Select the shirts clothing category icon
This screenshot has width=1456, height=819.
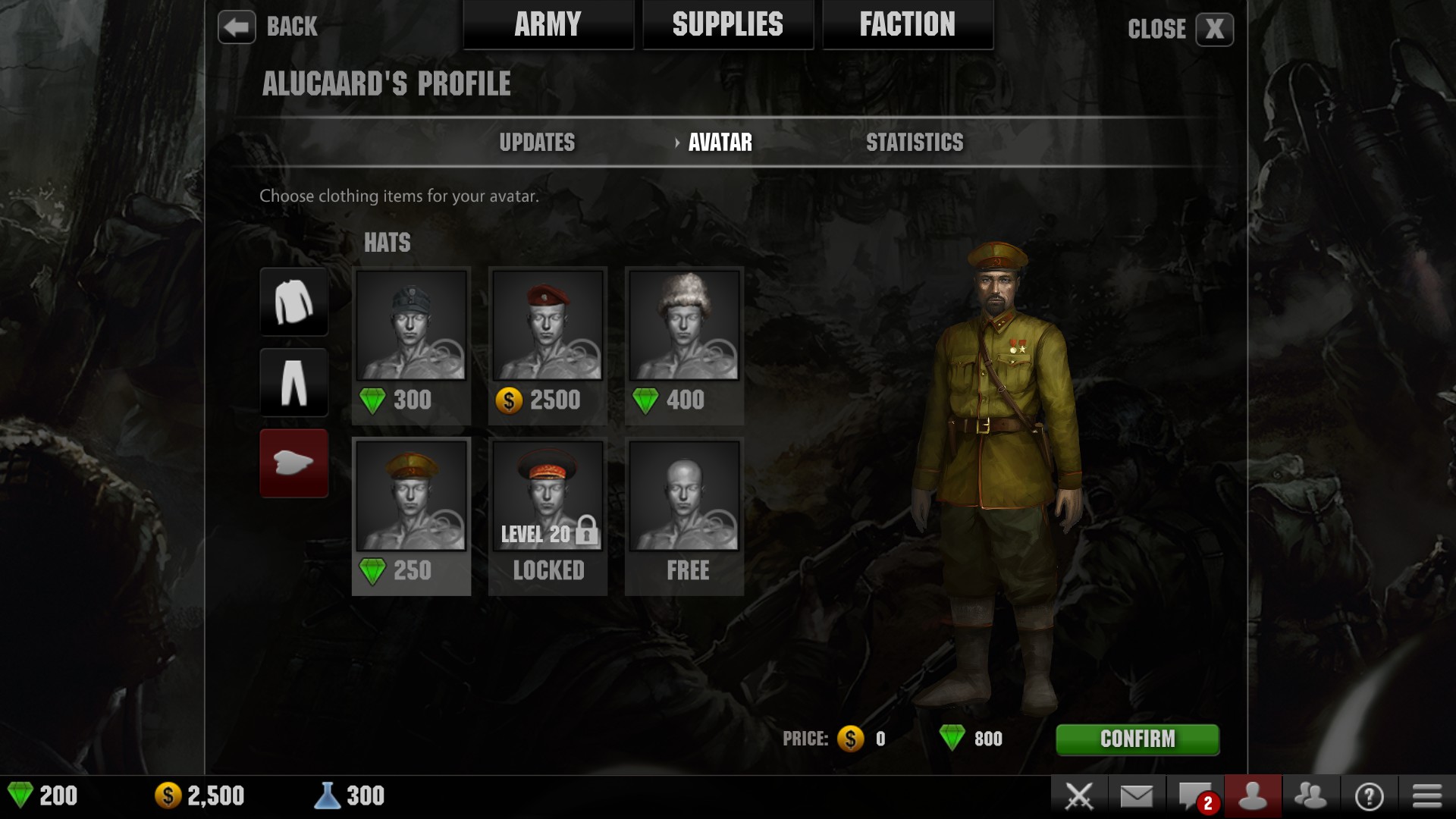tap(293, 302)
